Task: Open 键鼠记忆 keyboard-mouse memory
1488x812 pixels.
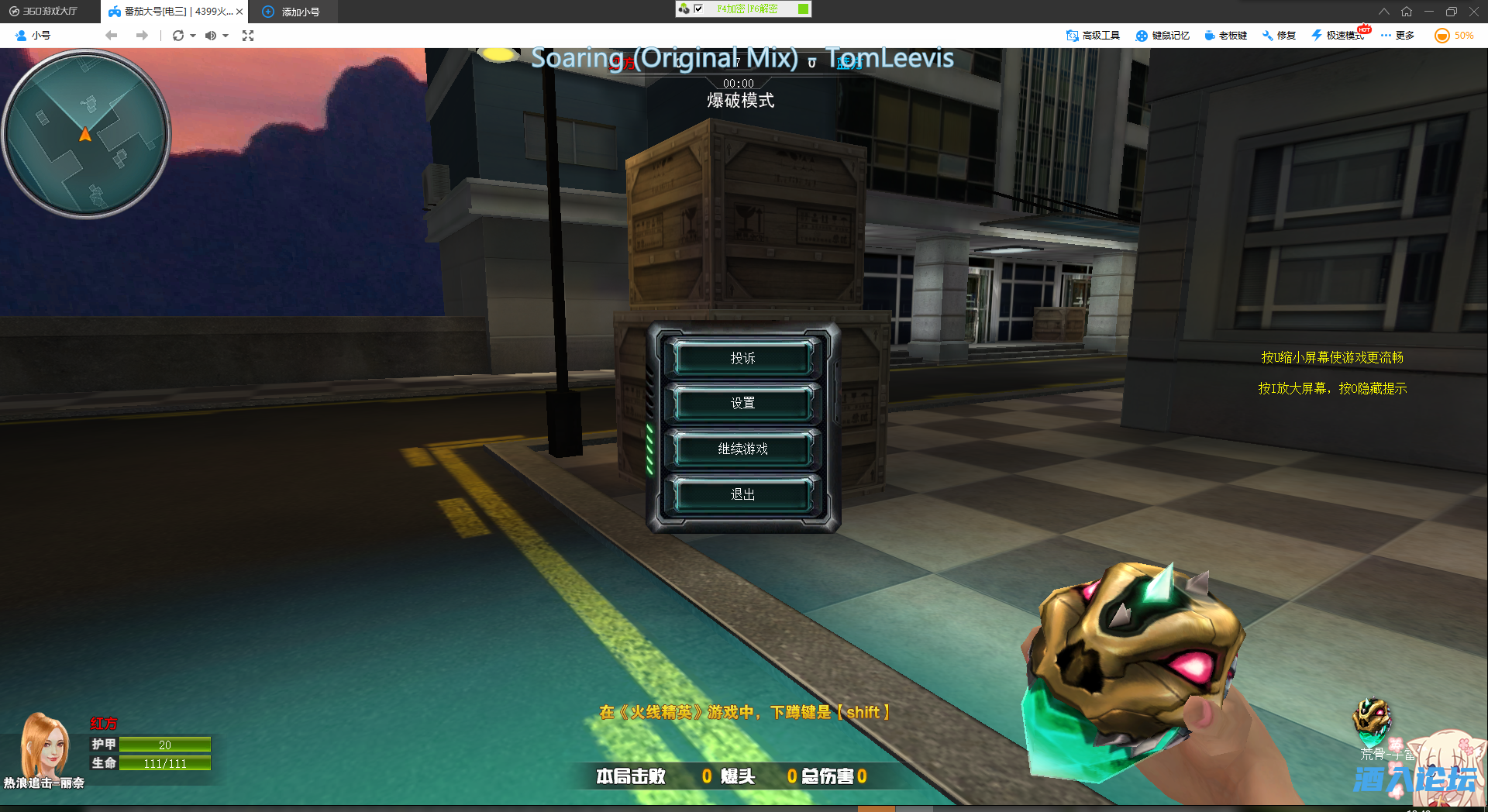Action: pyautogui.click(x=1162, y=35)
